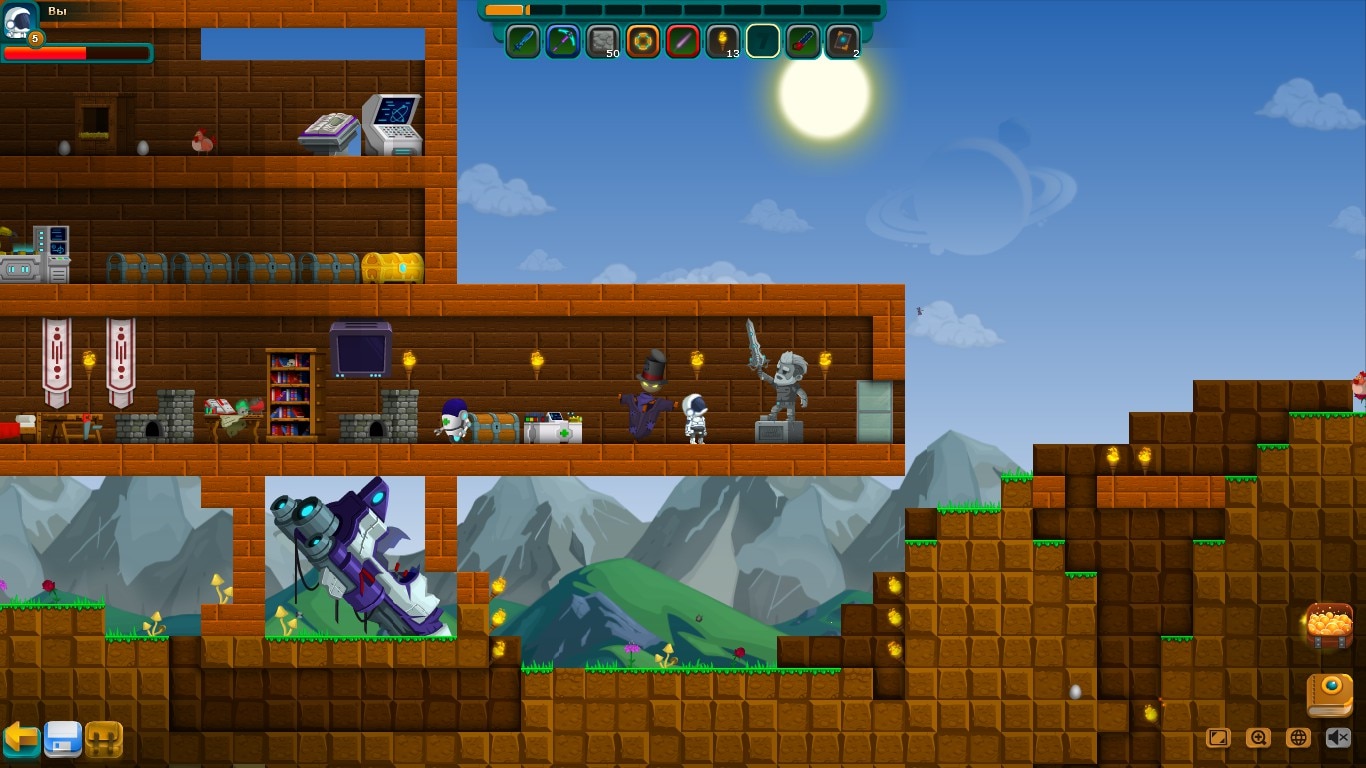Pick the torch stack of 13

723,42
